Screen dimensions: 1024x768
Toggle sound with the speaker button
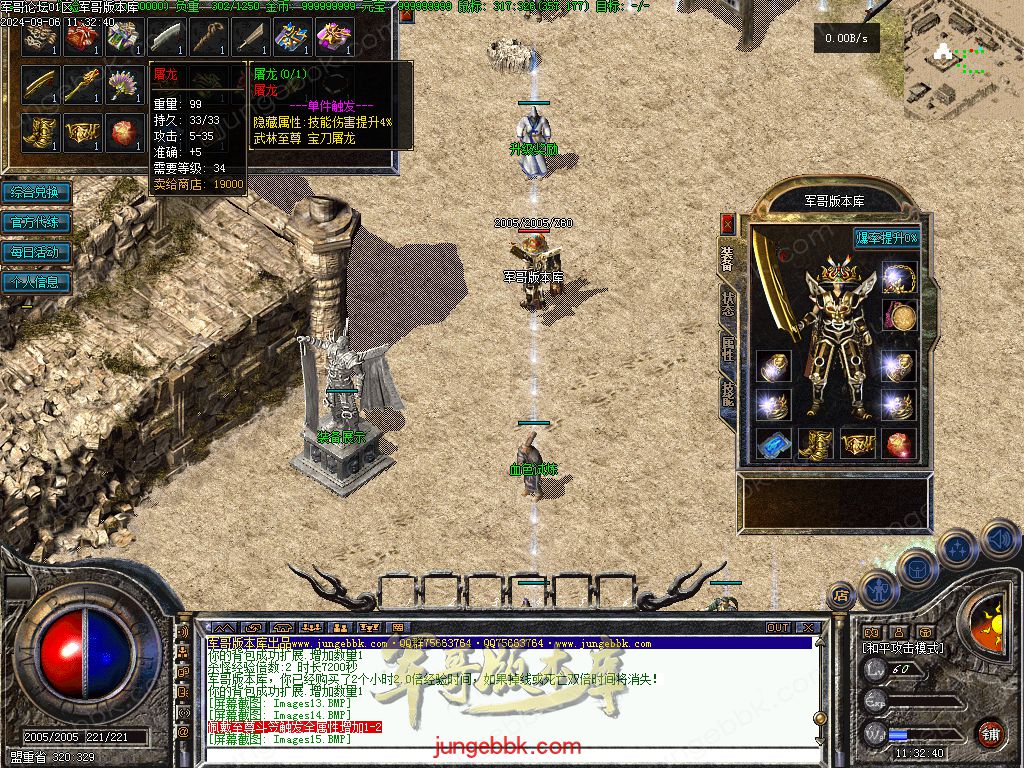(x=998, y=540)
